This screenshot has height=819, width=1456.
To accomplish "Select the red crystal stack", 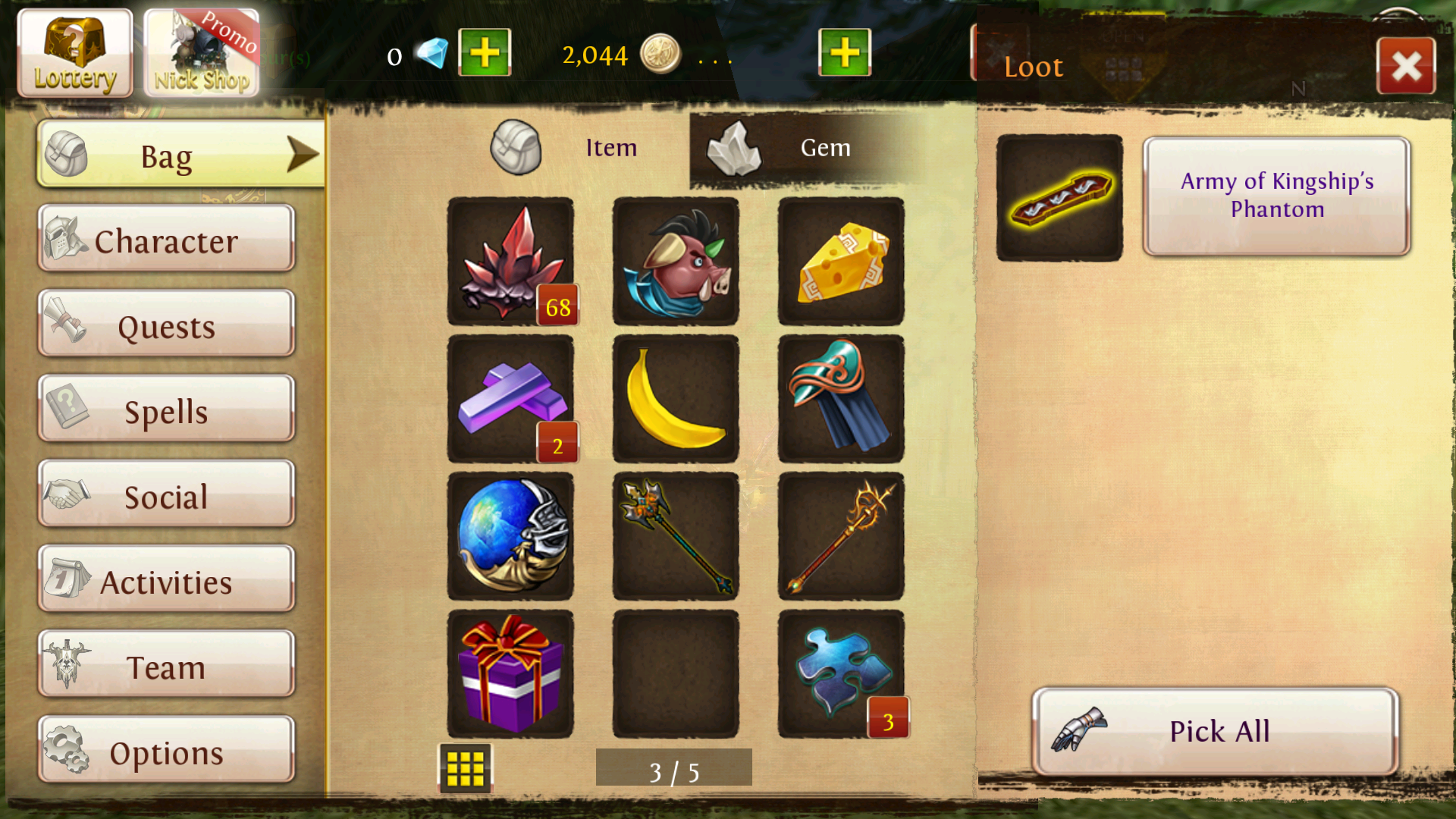I will (x=510, y=262).
